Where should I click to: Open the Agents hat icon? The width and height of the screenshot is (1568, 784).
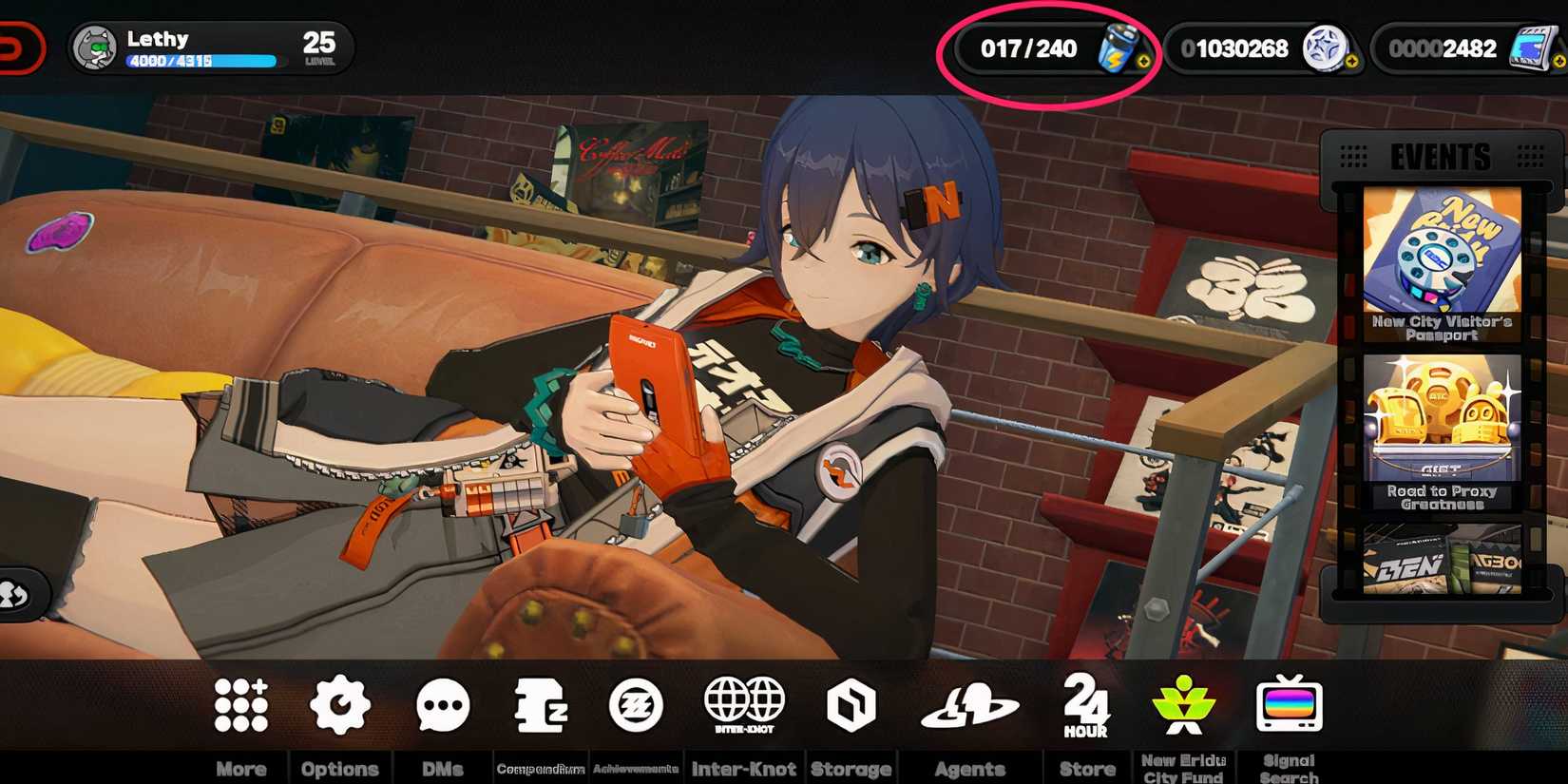click(x=969, y=703)
